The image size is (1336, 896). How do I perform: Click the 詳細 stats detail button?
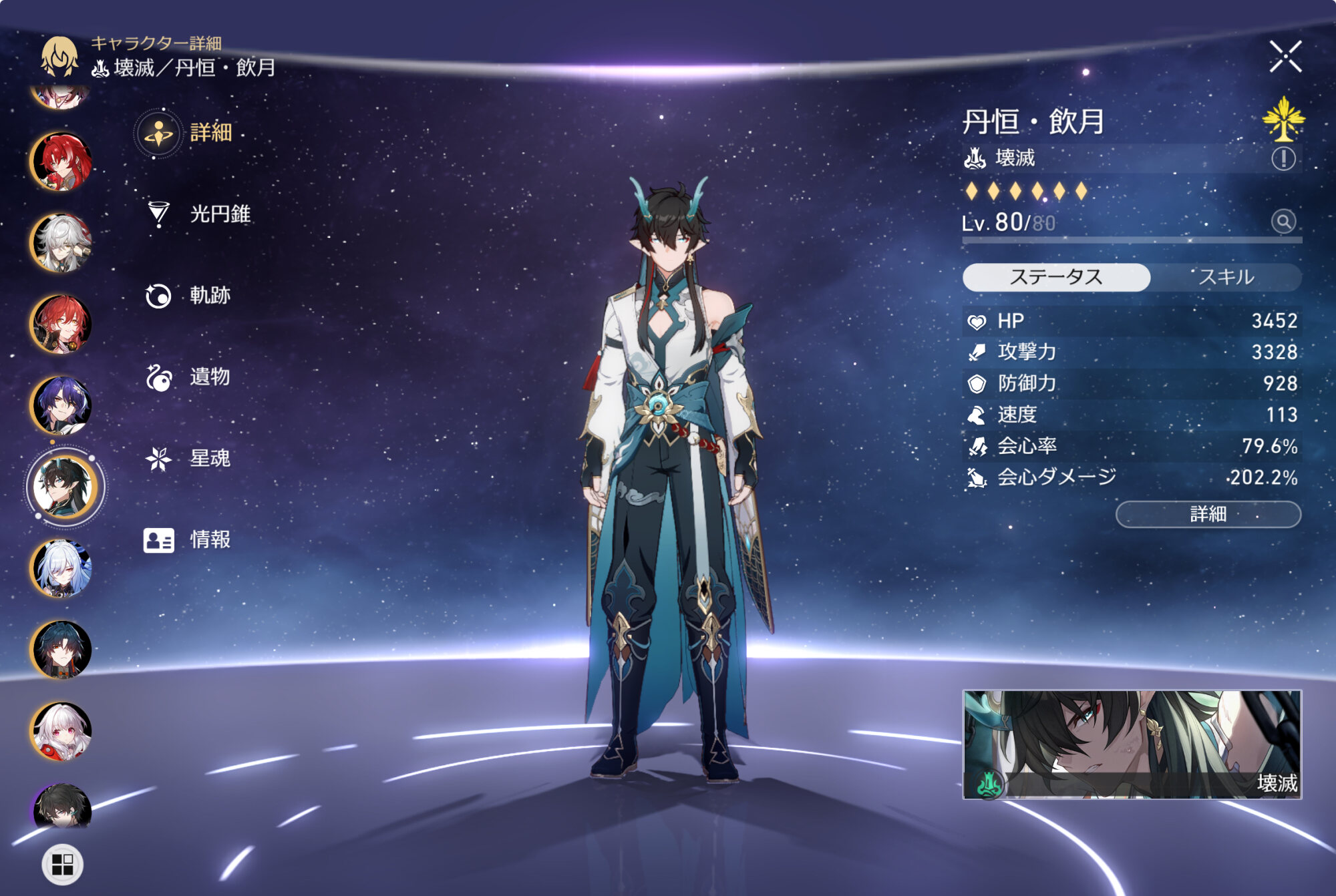1208,514
